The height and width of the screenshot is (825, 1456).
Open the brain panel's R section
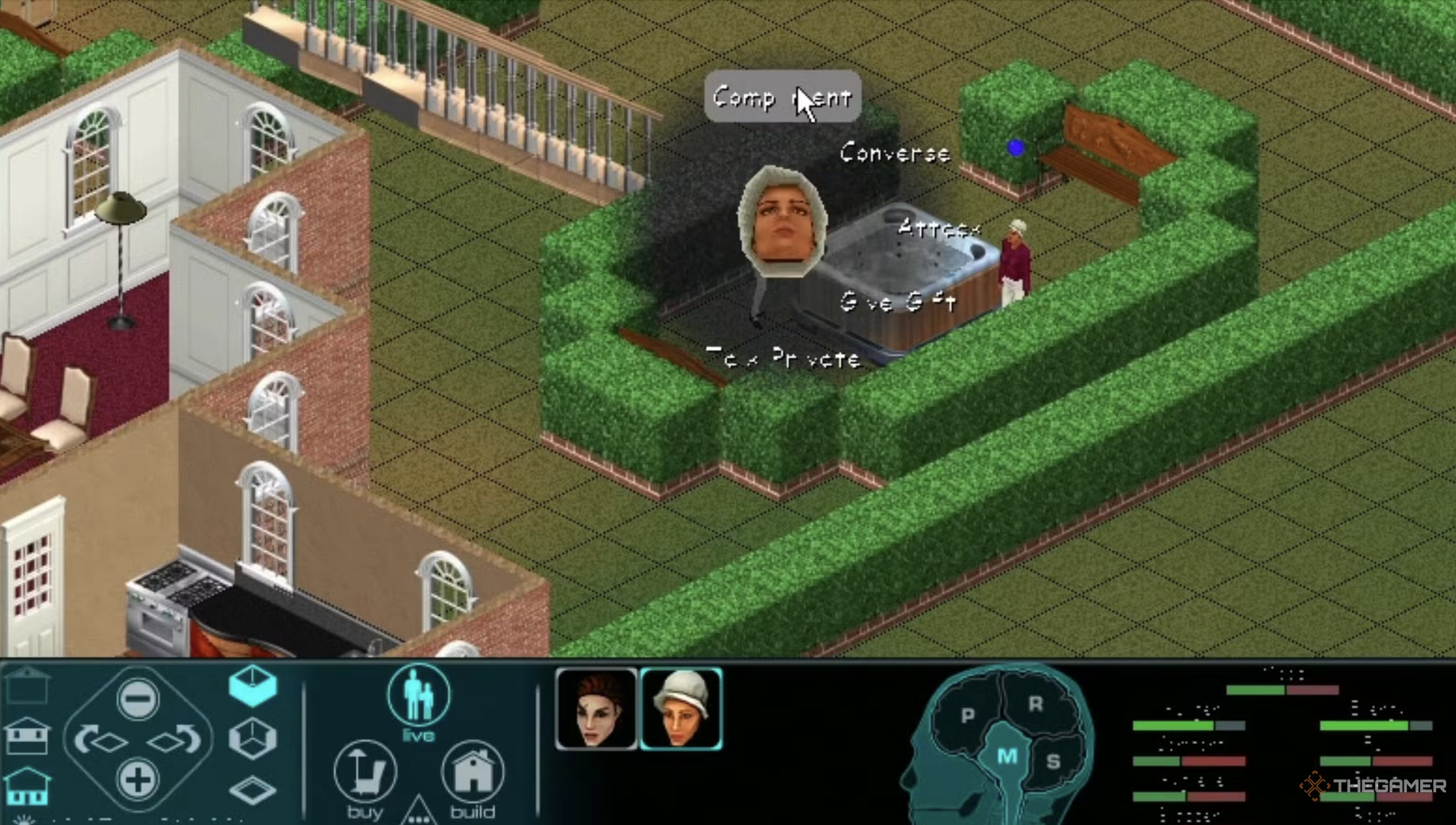[1036, 704]
